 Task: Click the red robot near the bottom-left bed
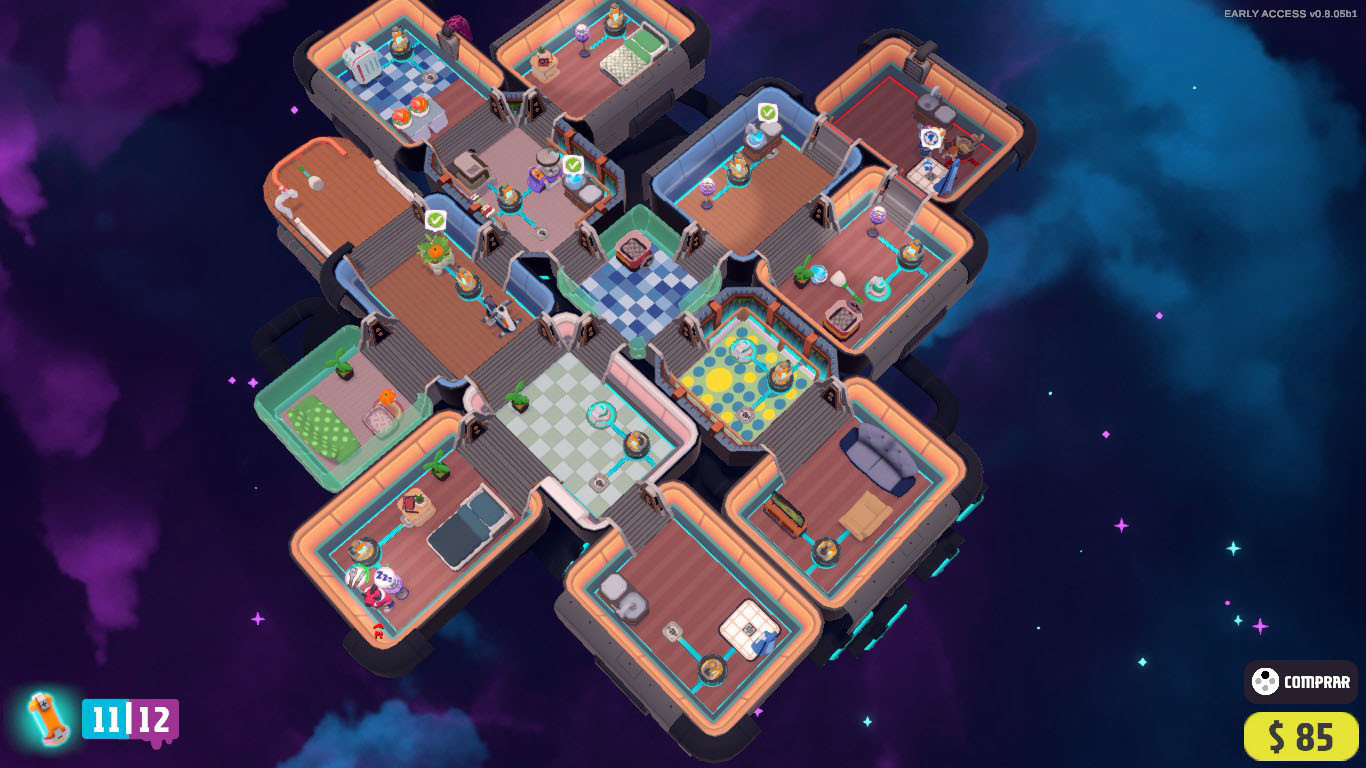pyautogui.click(x=378, y=631)
